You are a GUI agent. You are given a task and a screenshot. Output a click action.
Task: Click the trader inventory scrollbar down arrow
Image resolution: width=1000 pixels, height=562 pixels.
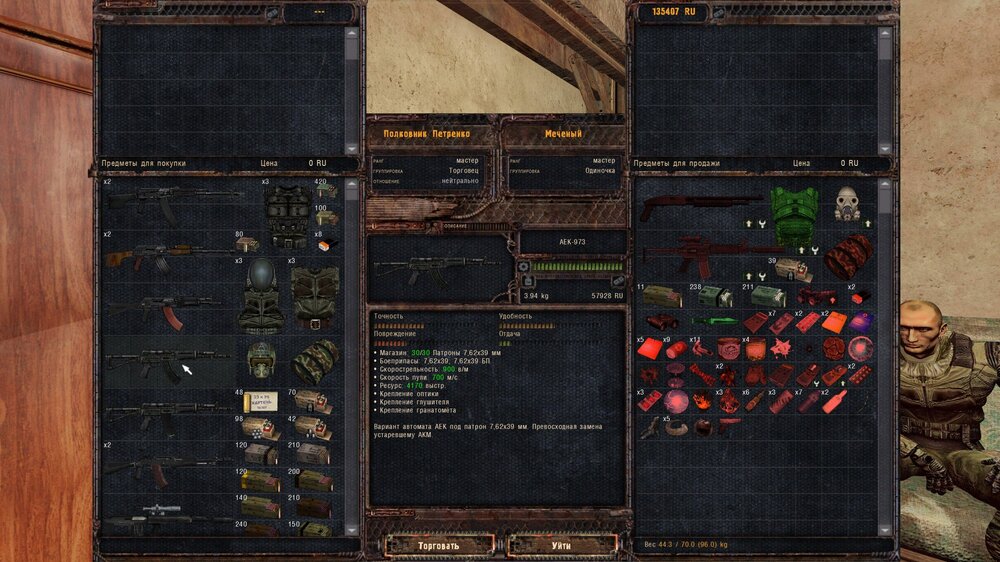tap(351, 529)
